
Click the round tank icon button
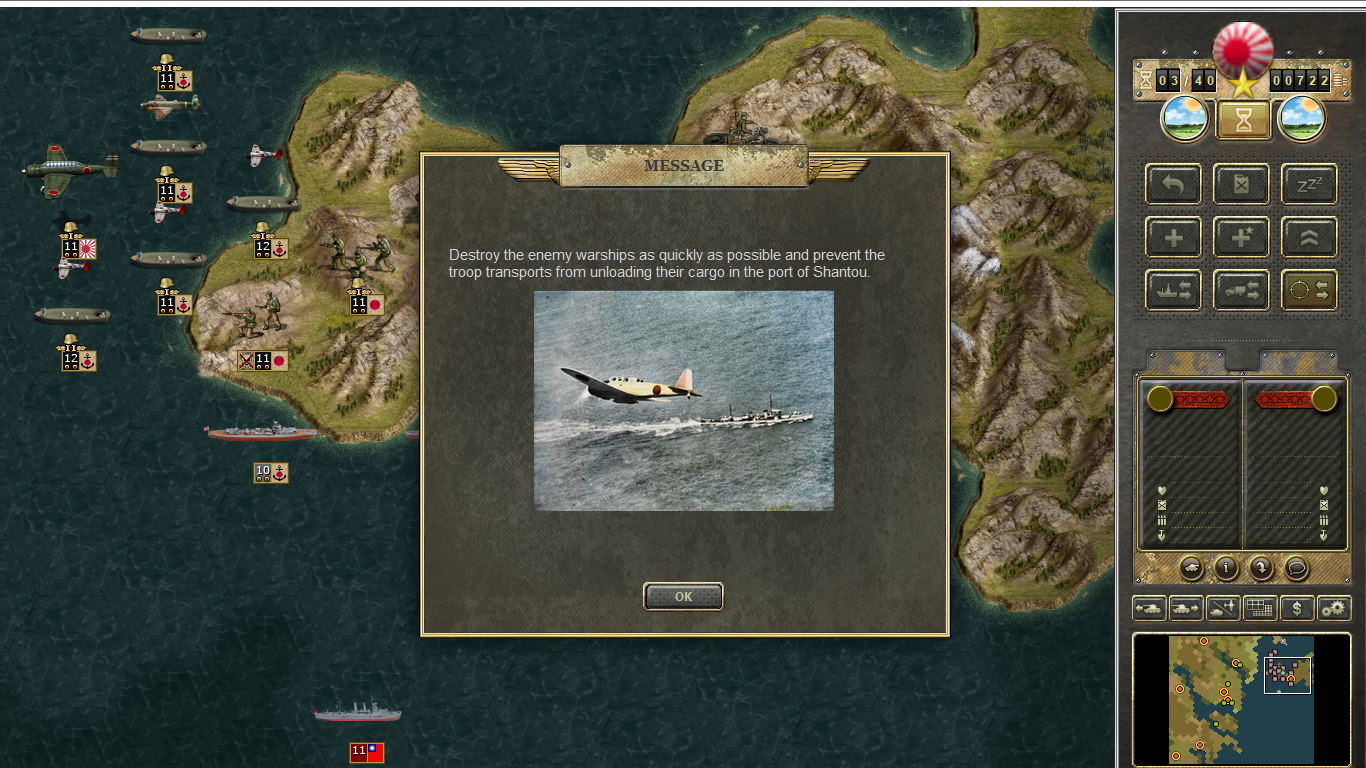click(x=1191, y=568)
